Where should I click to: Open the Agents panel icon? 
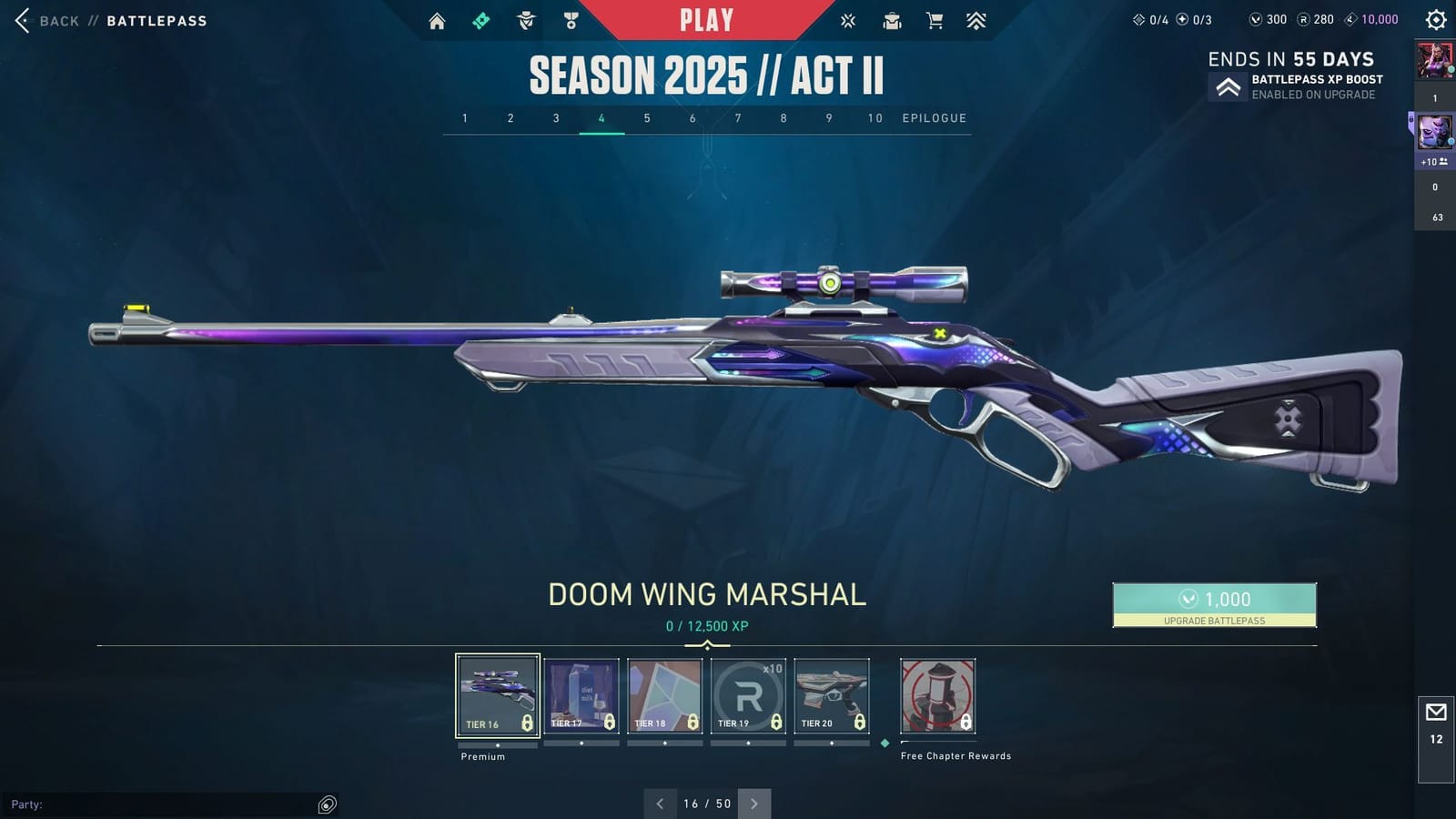pos(525,19)
